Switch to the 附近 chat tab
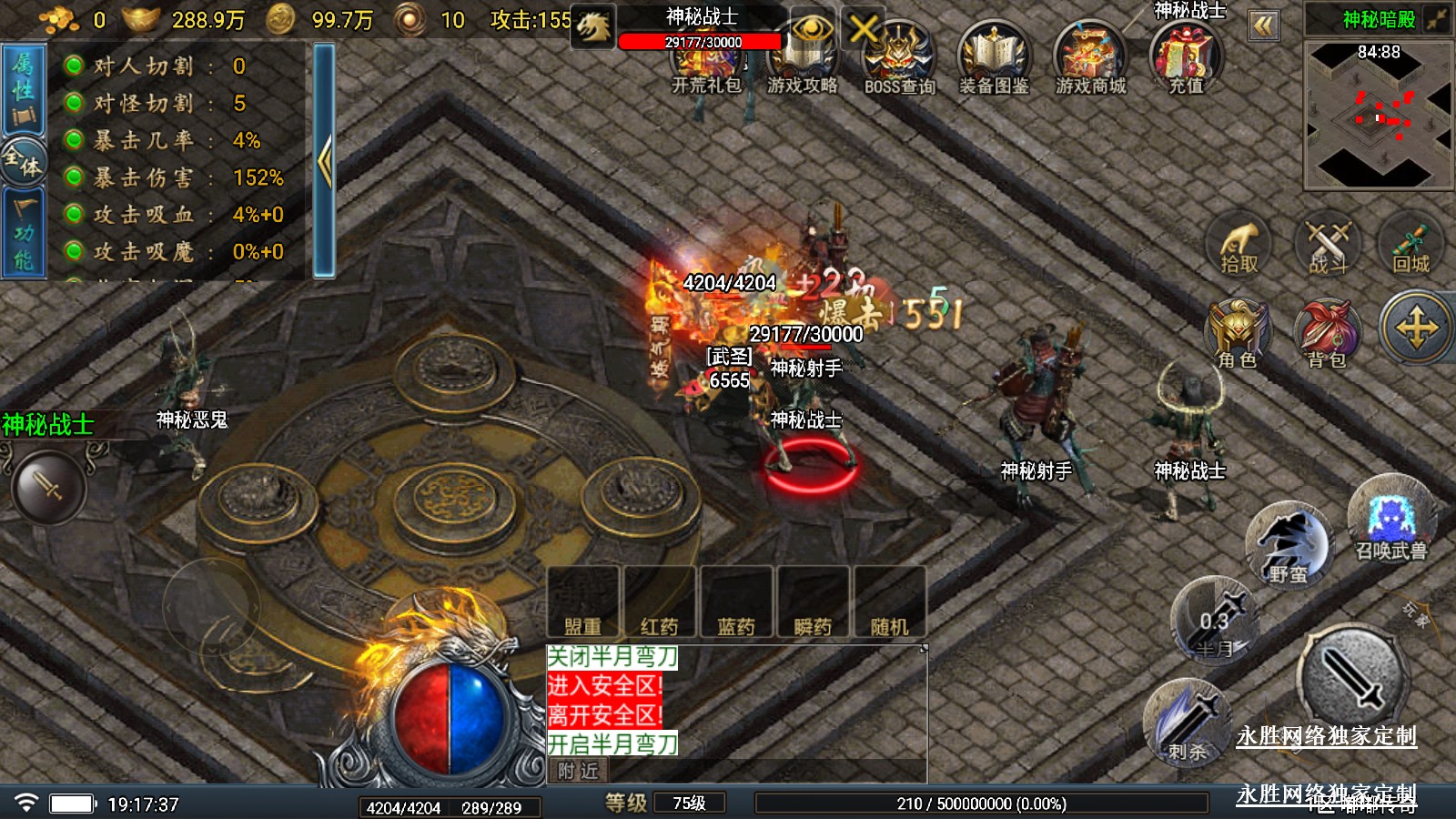Viewport: 1456px width, 819px height. click(579, 772)
